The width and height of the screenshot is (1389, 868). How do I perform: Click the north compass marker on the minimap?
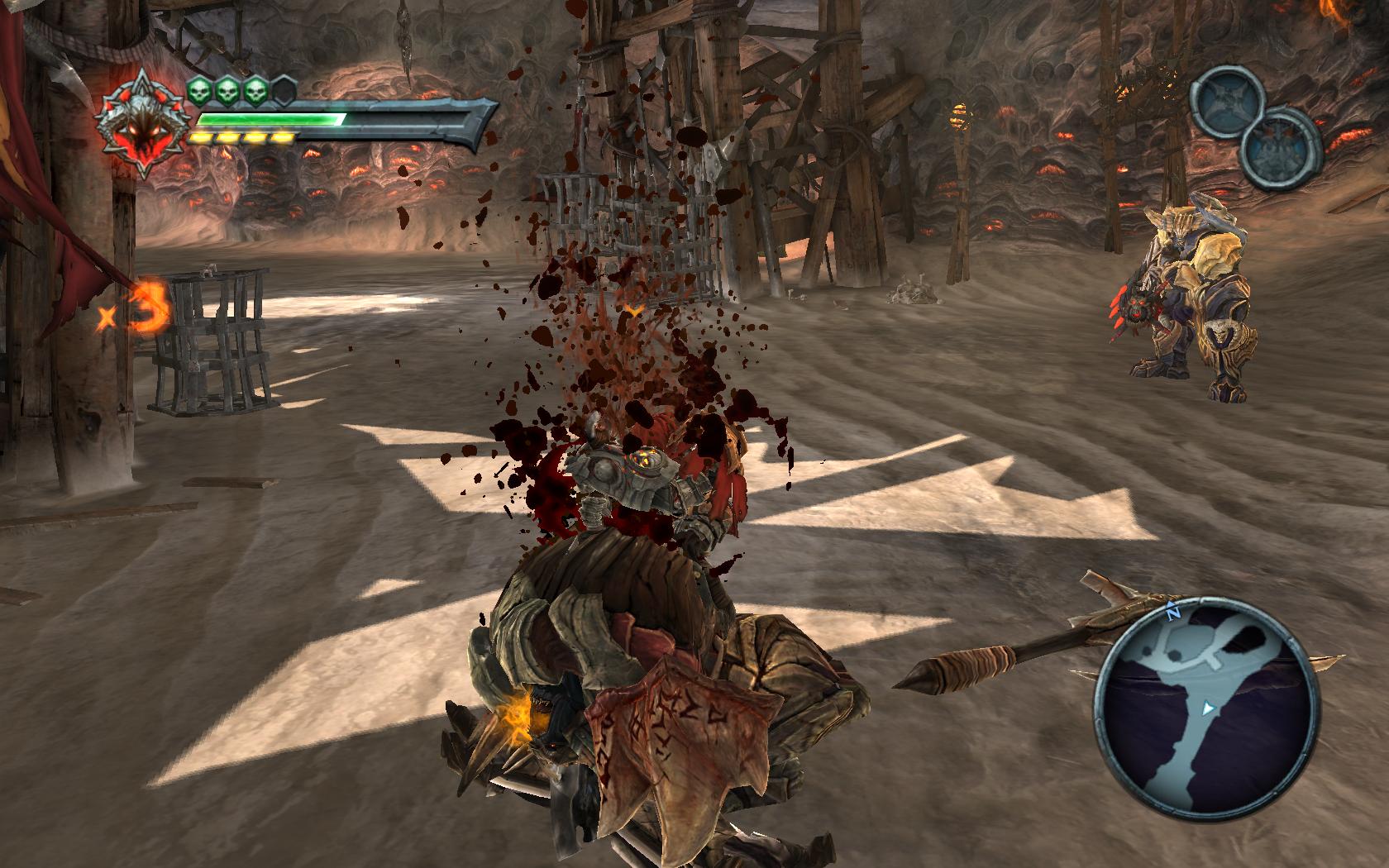1172,613
